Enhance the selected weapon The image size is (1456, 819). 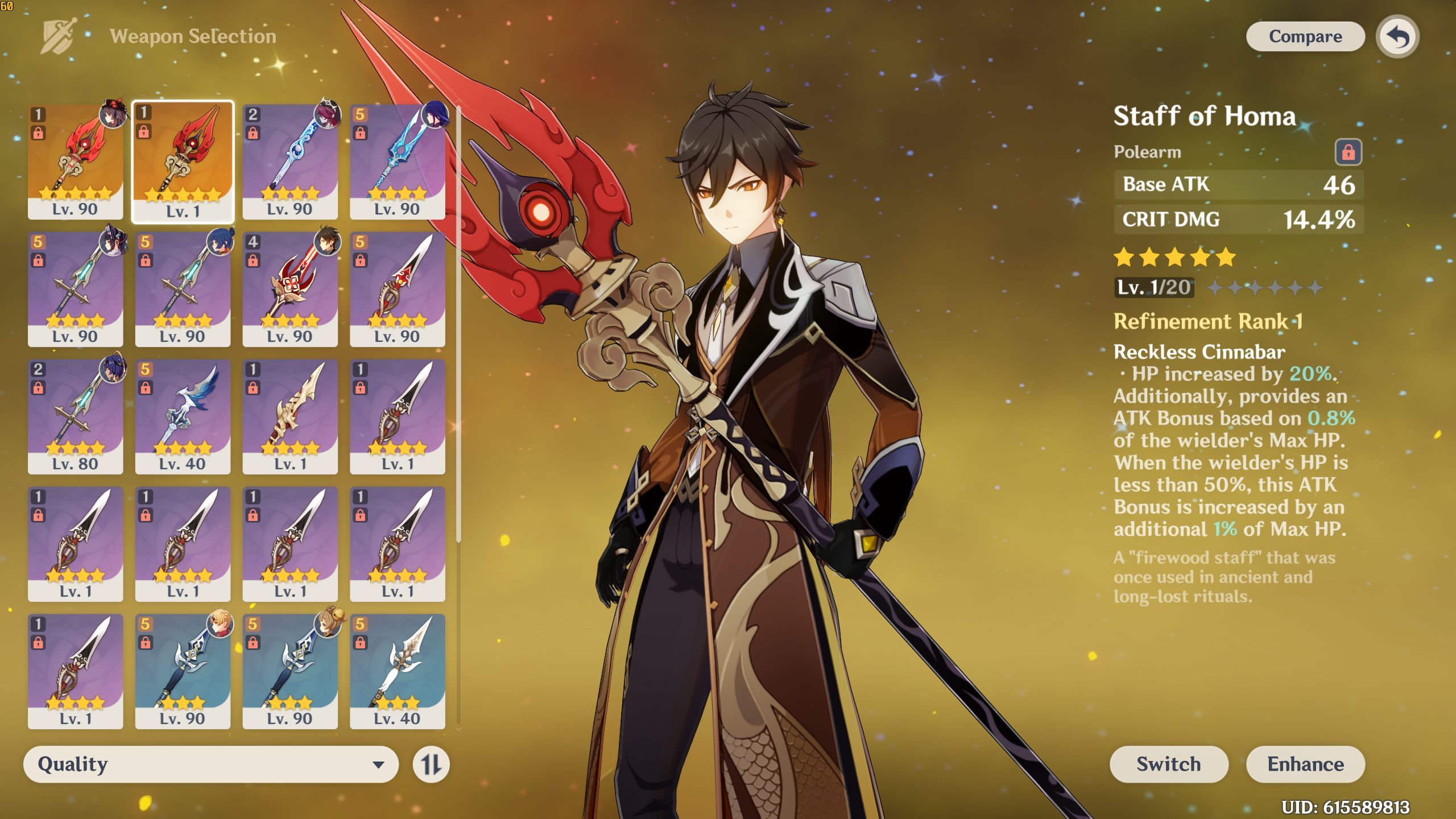click(x=1305, y=764)
